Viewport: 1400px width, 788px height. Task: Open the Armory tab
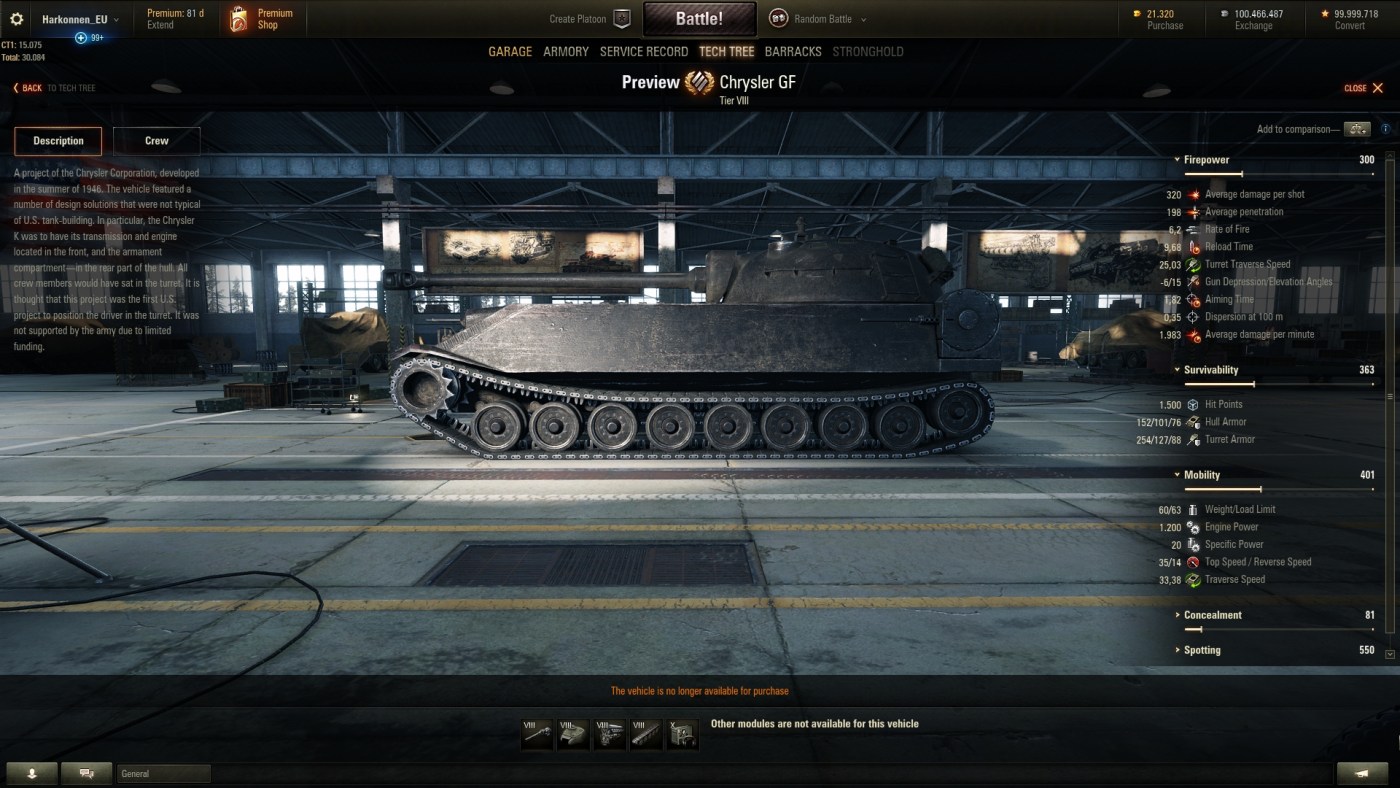[x=566, y=52]
